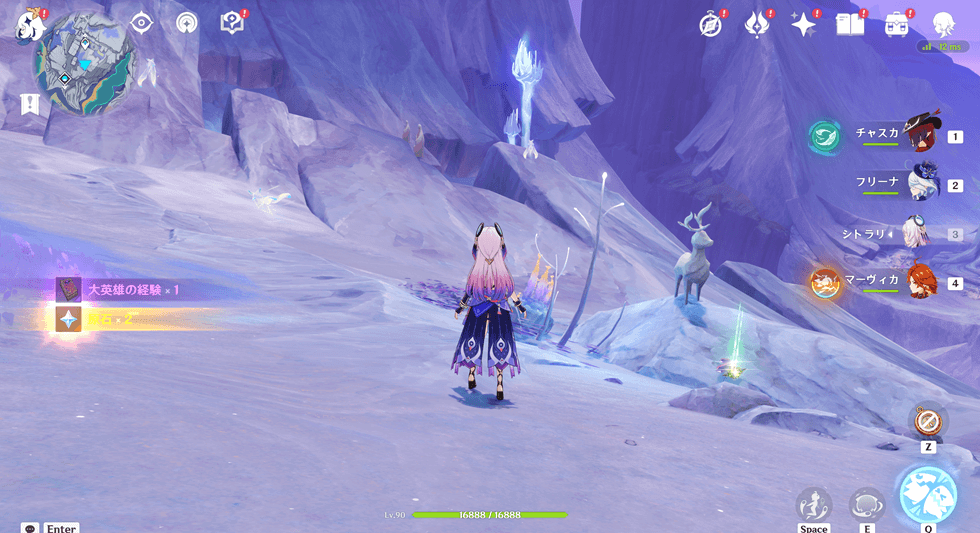Screen dimensions: 980x533
Task: Activate the glowing elemental burst icon
Action: click(x=928, y=496)
